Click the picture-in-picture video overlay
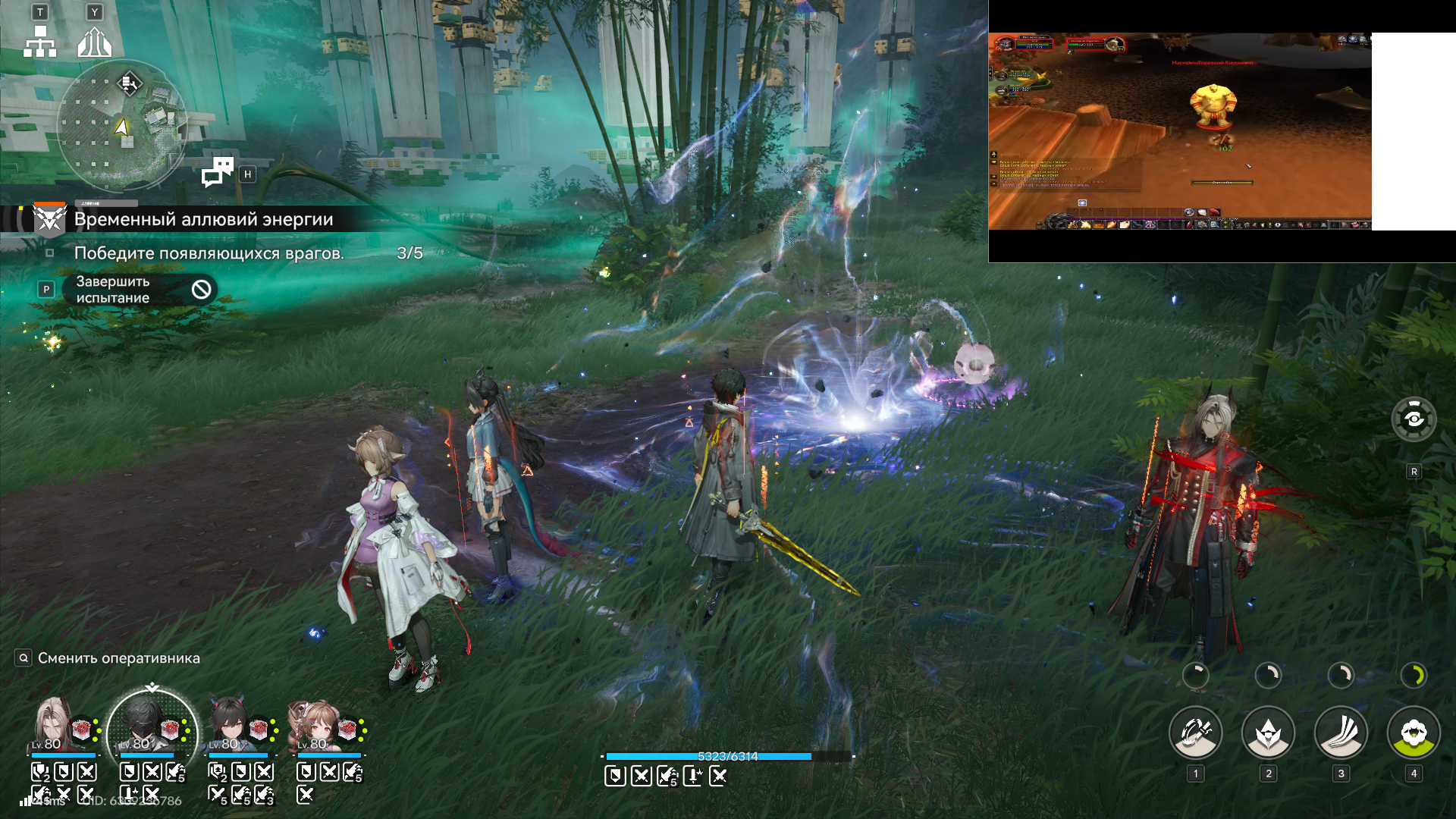 click(x=1180, y=130)
